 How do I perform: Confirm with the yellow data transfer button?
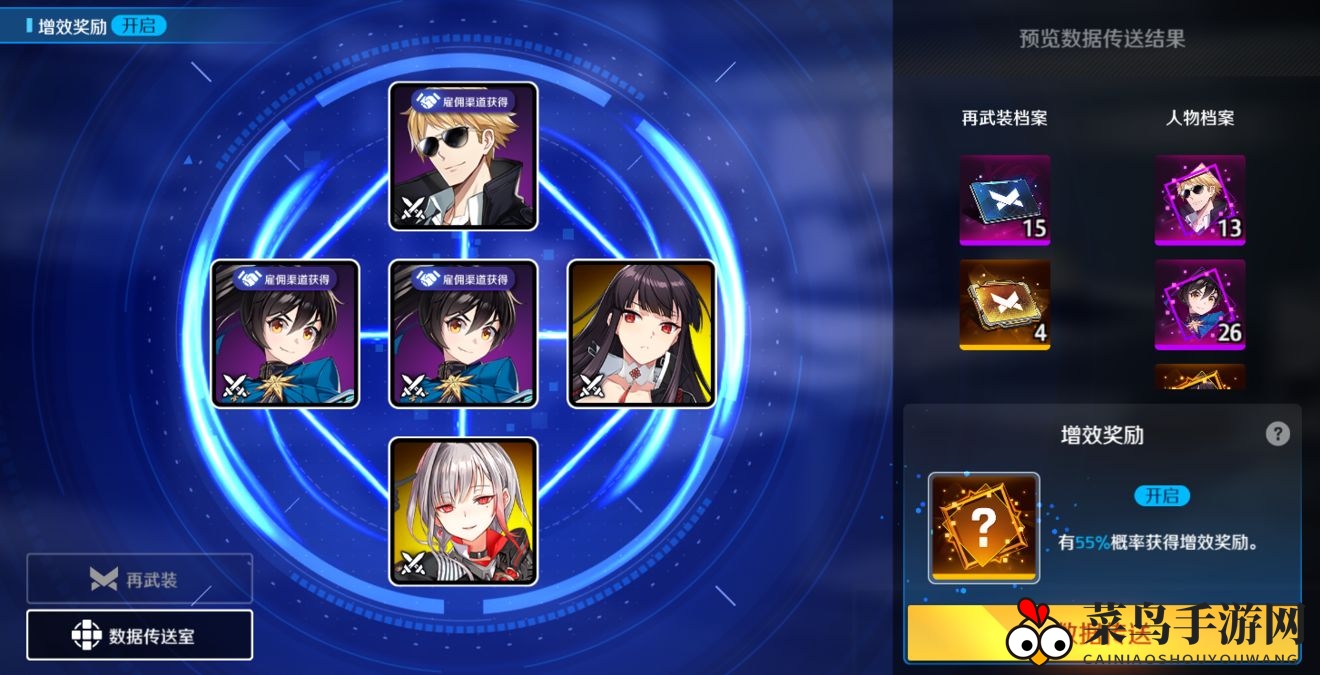1100,632
